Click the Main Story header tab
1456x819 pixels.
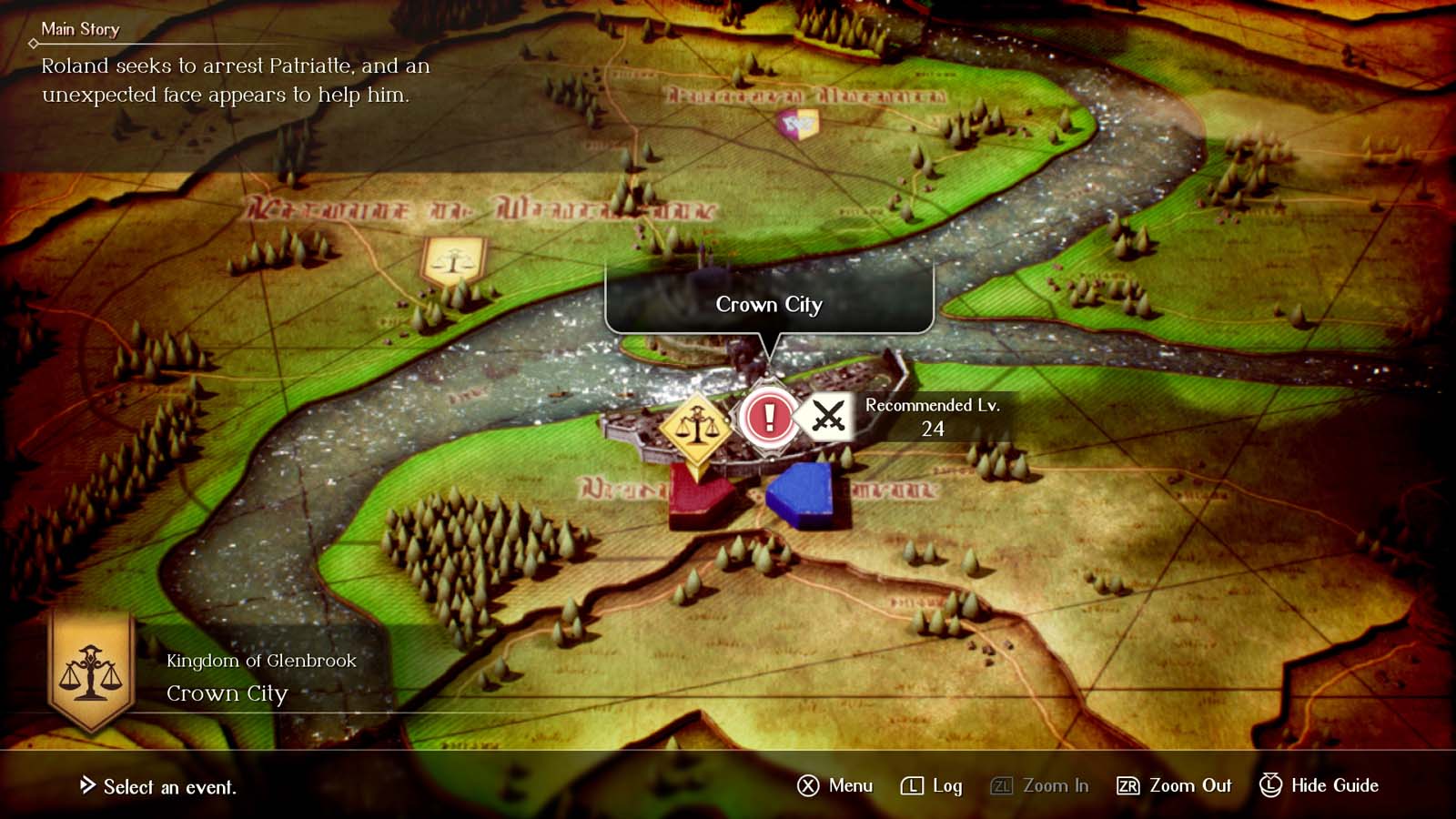click(x=80, y=29)
